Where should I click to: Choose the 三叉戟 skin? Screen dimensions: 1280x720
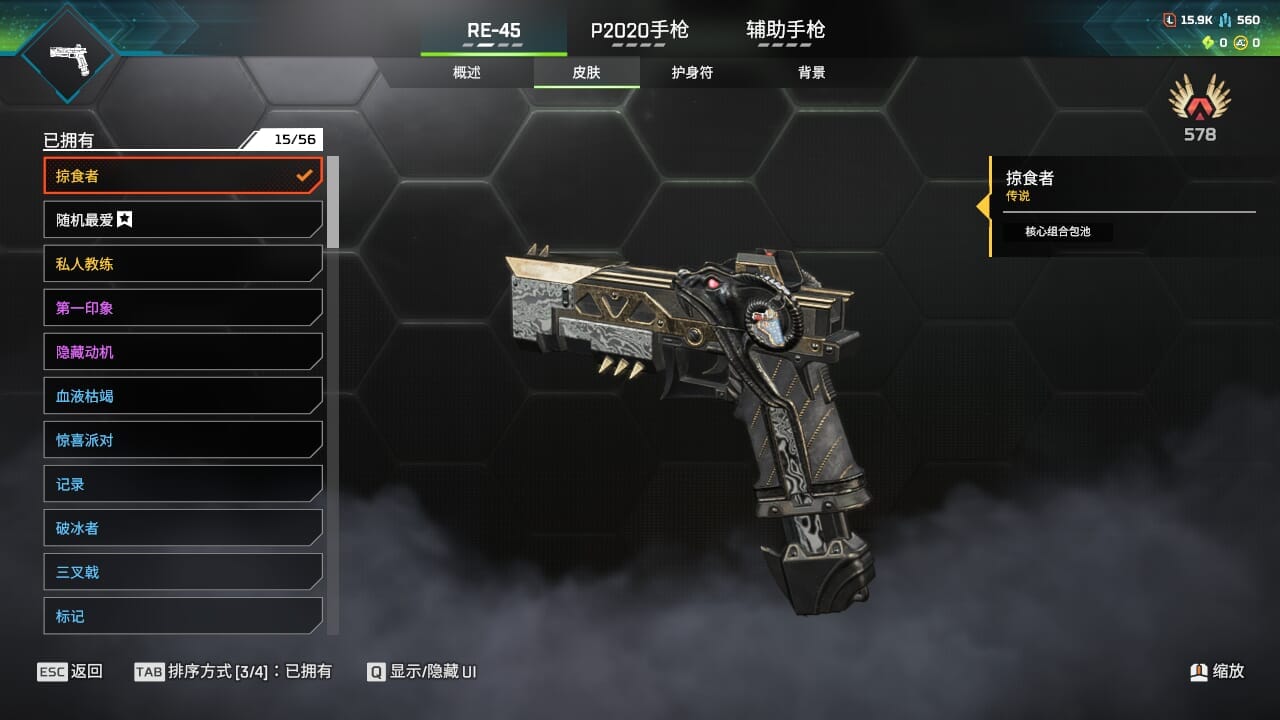pos(183,572)
